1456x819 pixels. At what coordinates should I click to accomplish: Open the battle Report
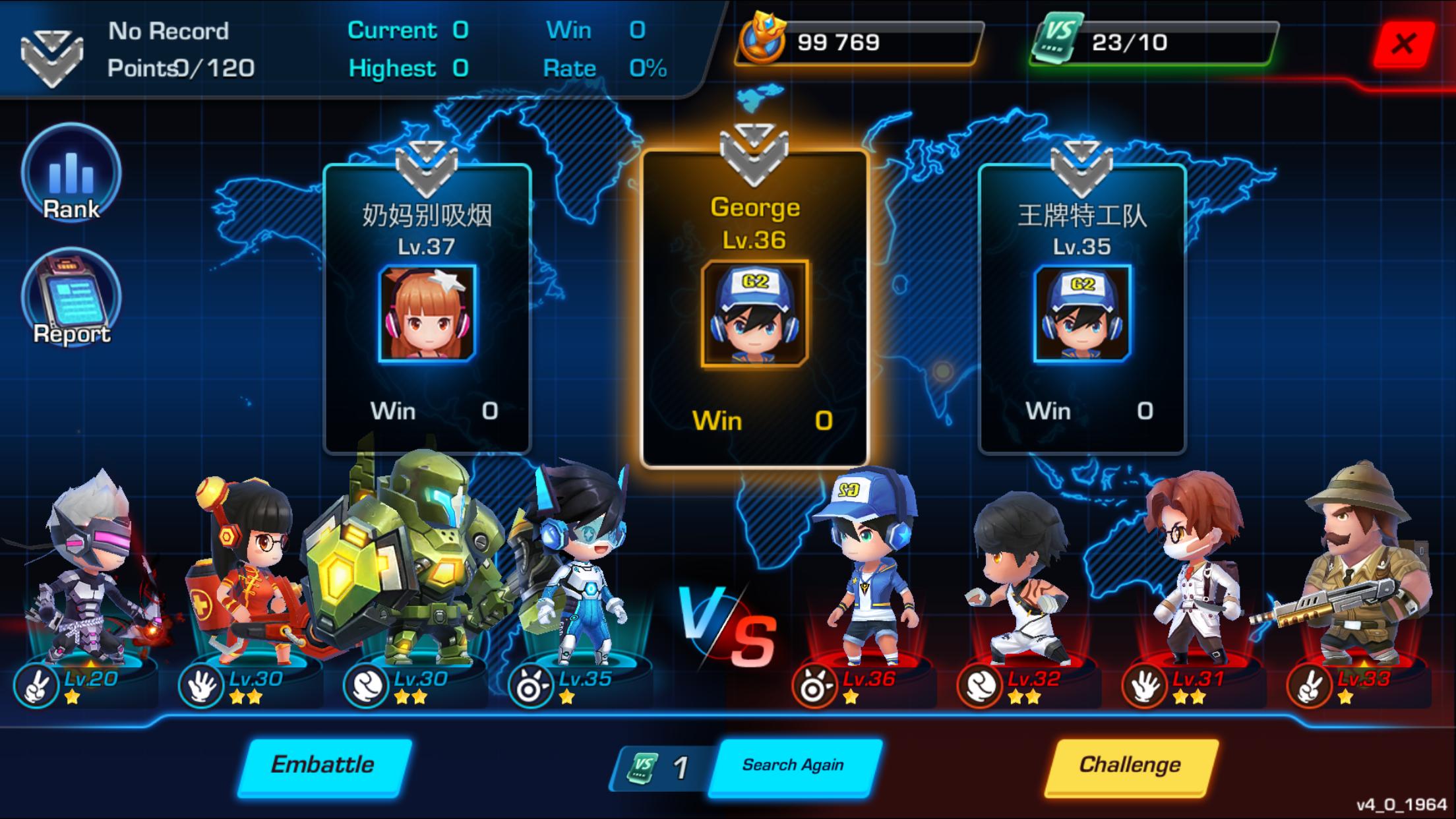[x=71, y=298]
